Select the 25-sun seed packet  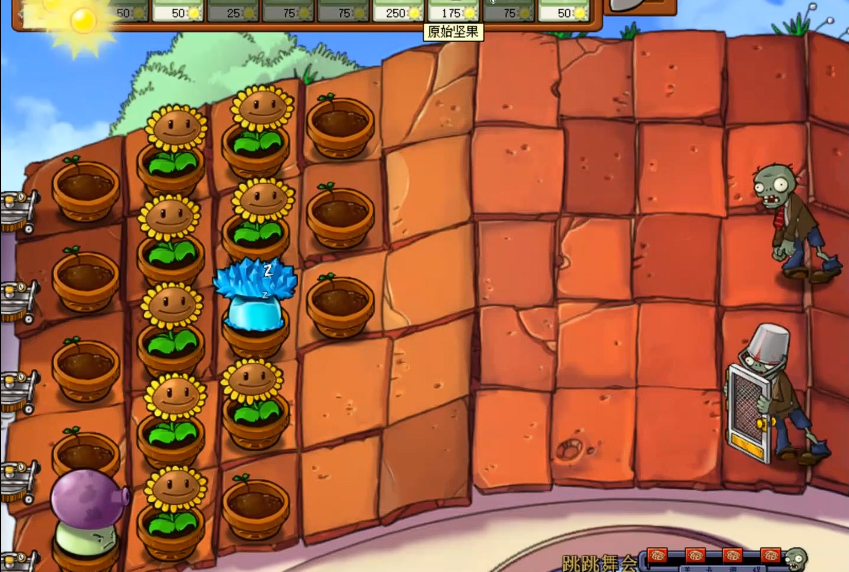232,10
